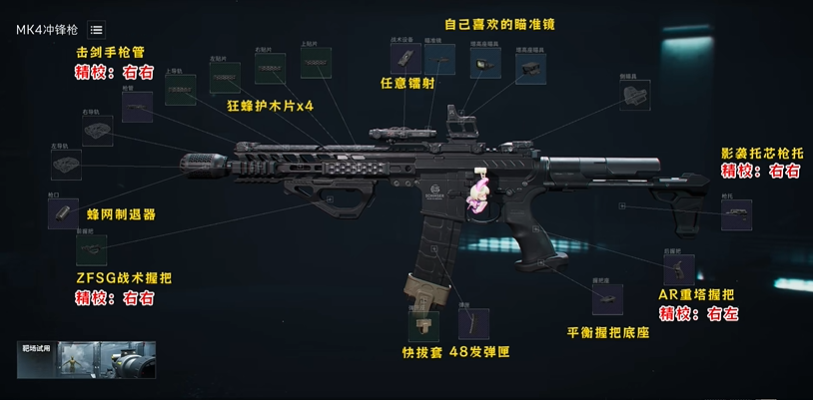Open the 快拔套 magazine sleeve slot
The height and width of the screenshot is (400, 813).
click(x=423, y=325)
